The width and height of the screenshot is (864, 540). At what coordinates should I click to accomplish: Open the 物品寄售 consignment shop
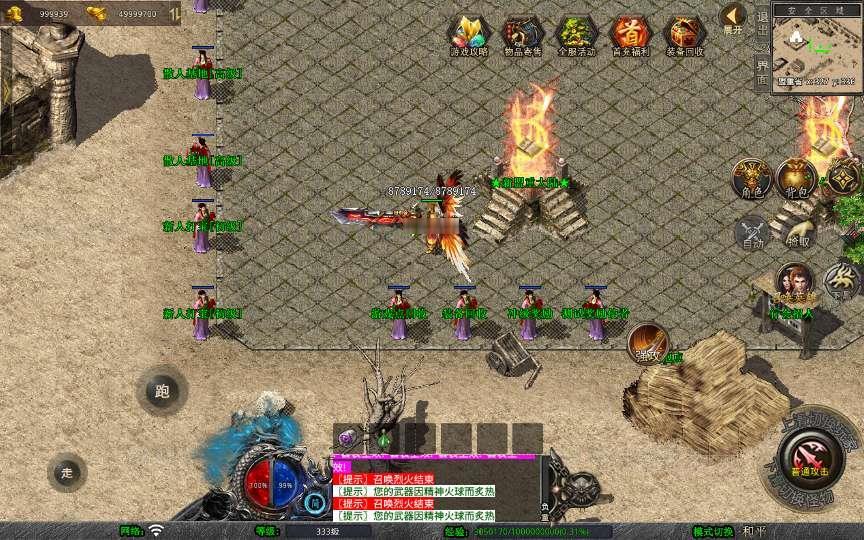(x=523, y=36)
